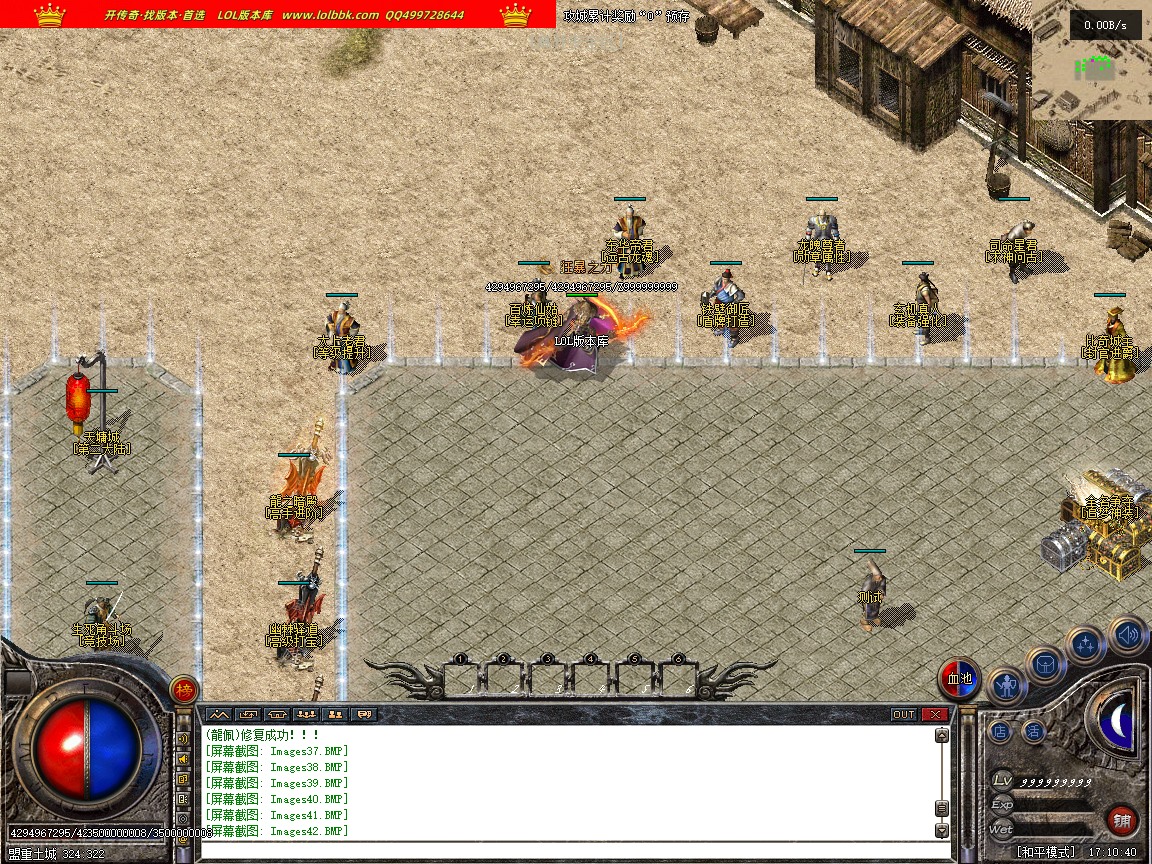Click the 血池 blood pool orb
Screen dimensions: 1152x864
(960, 679)
